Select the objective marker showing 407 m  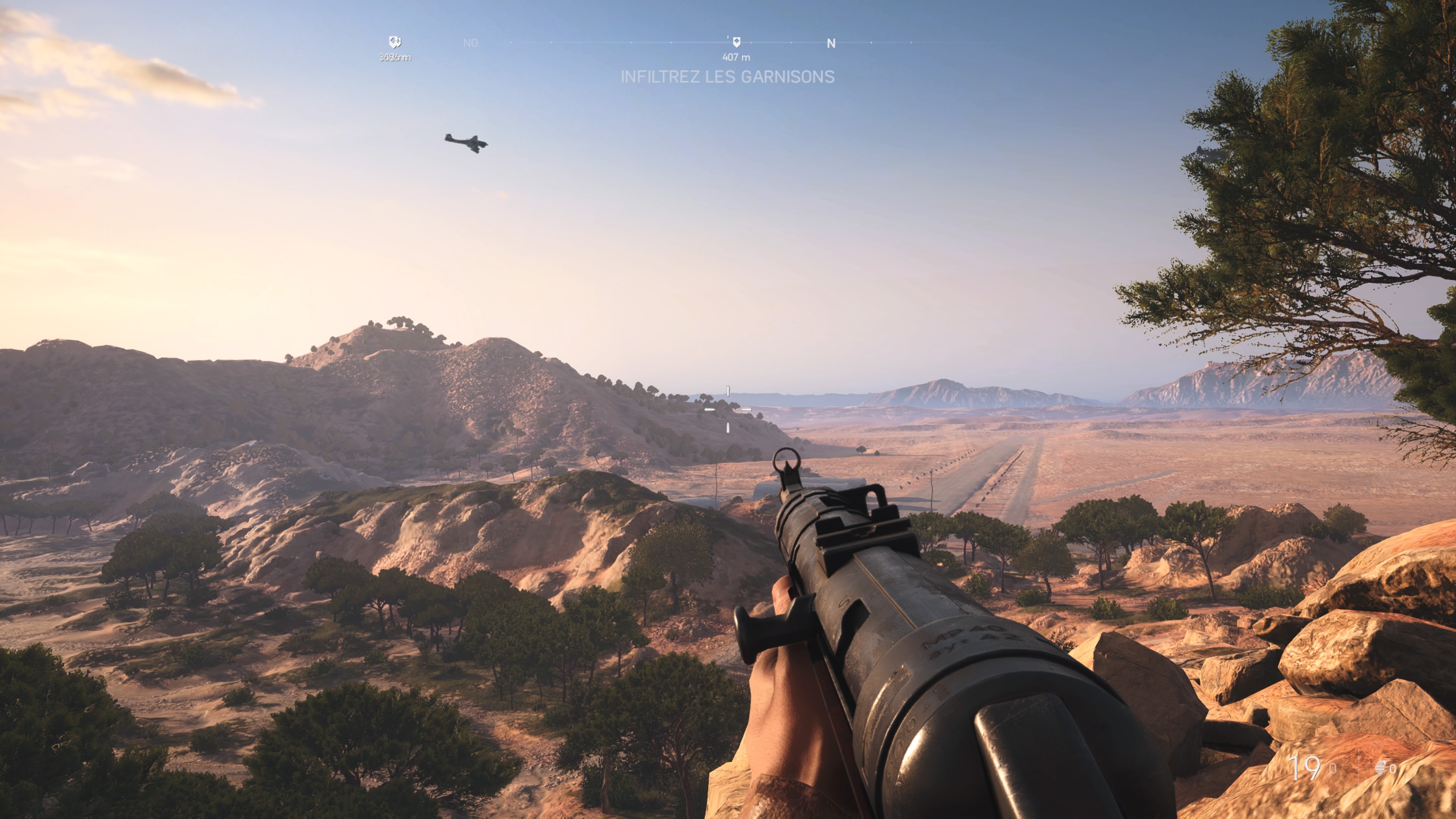(736, 42)
